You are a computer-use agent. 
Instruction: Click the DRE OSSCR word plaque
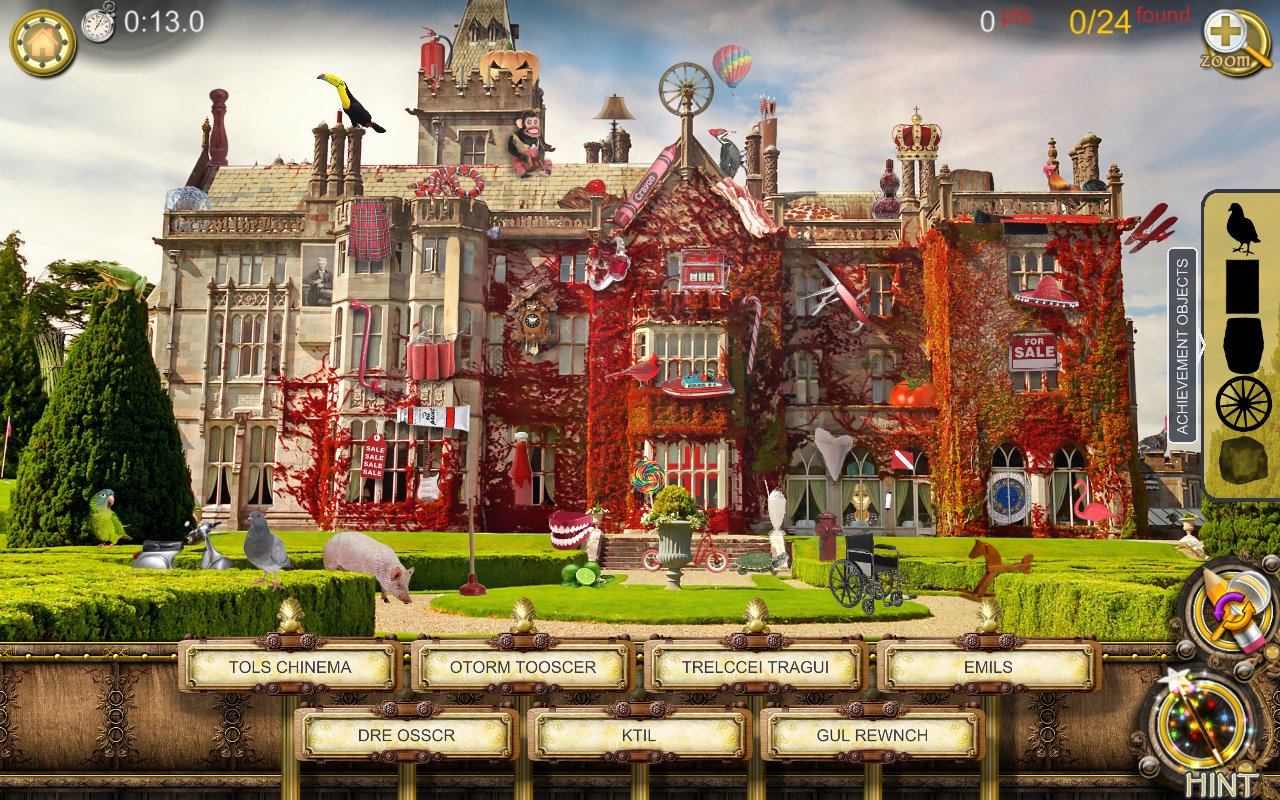404,733
